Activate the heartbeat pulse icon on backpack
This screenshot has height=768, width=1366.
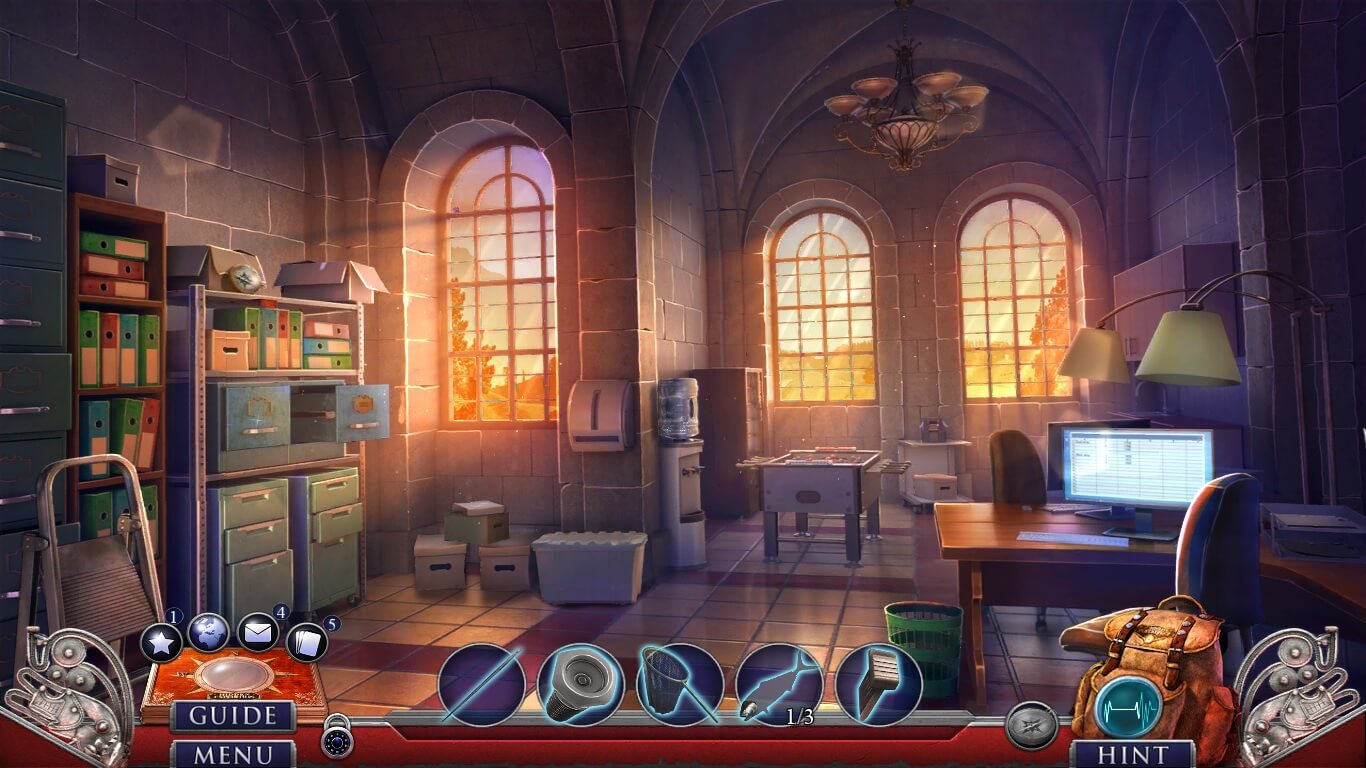(x=1128, y=706)
